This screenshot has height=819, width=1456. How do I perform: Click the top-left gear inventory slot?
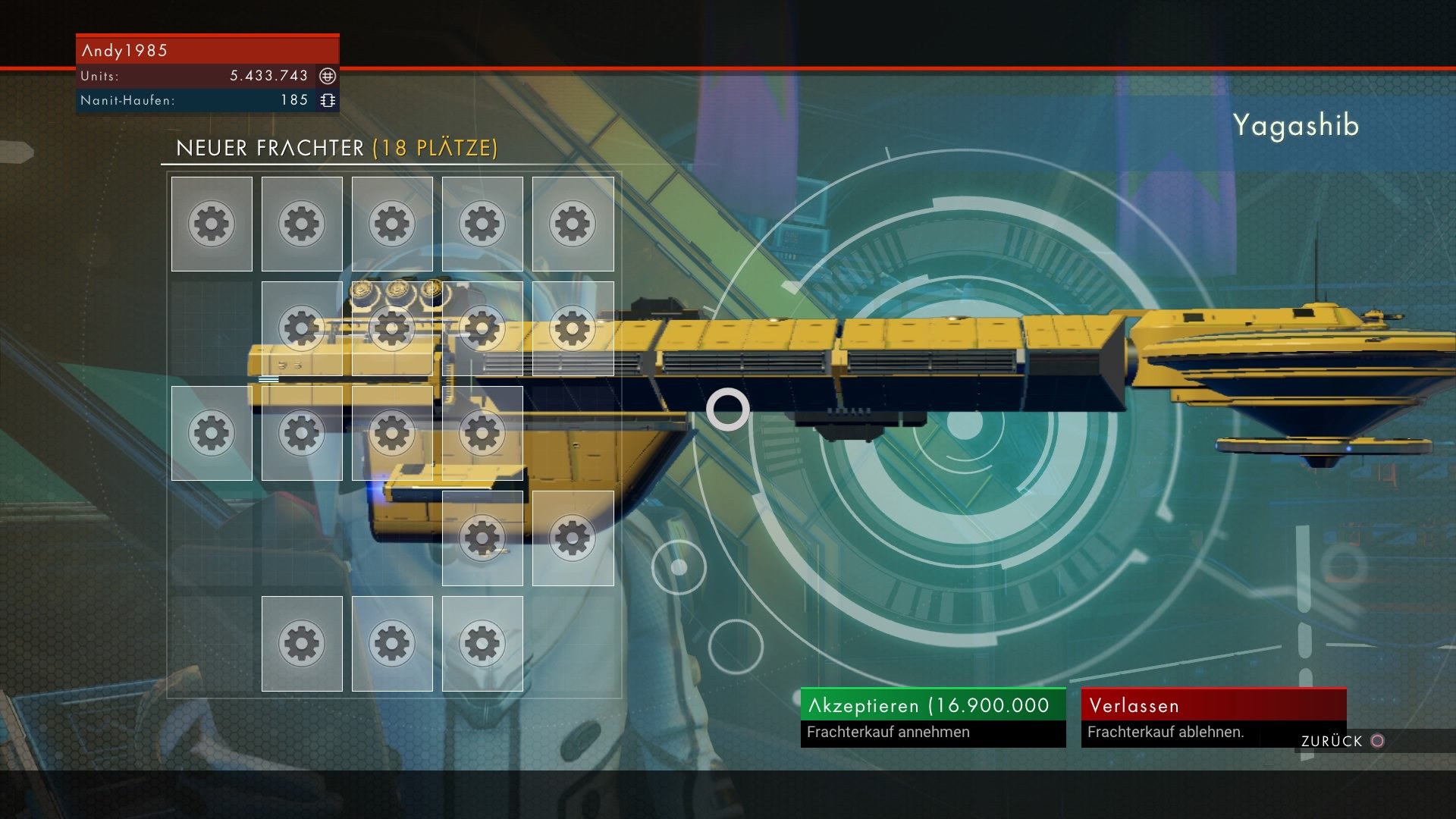pyautogui.click(x=211, y=224)
